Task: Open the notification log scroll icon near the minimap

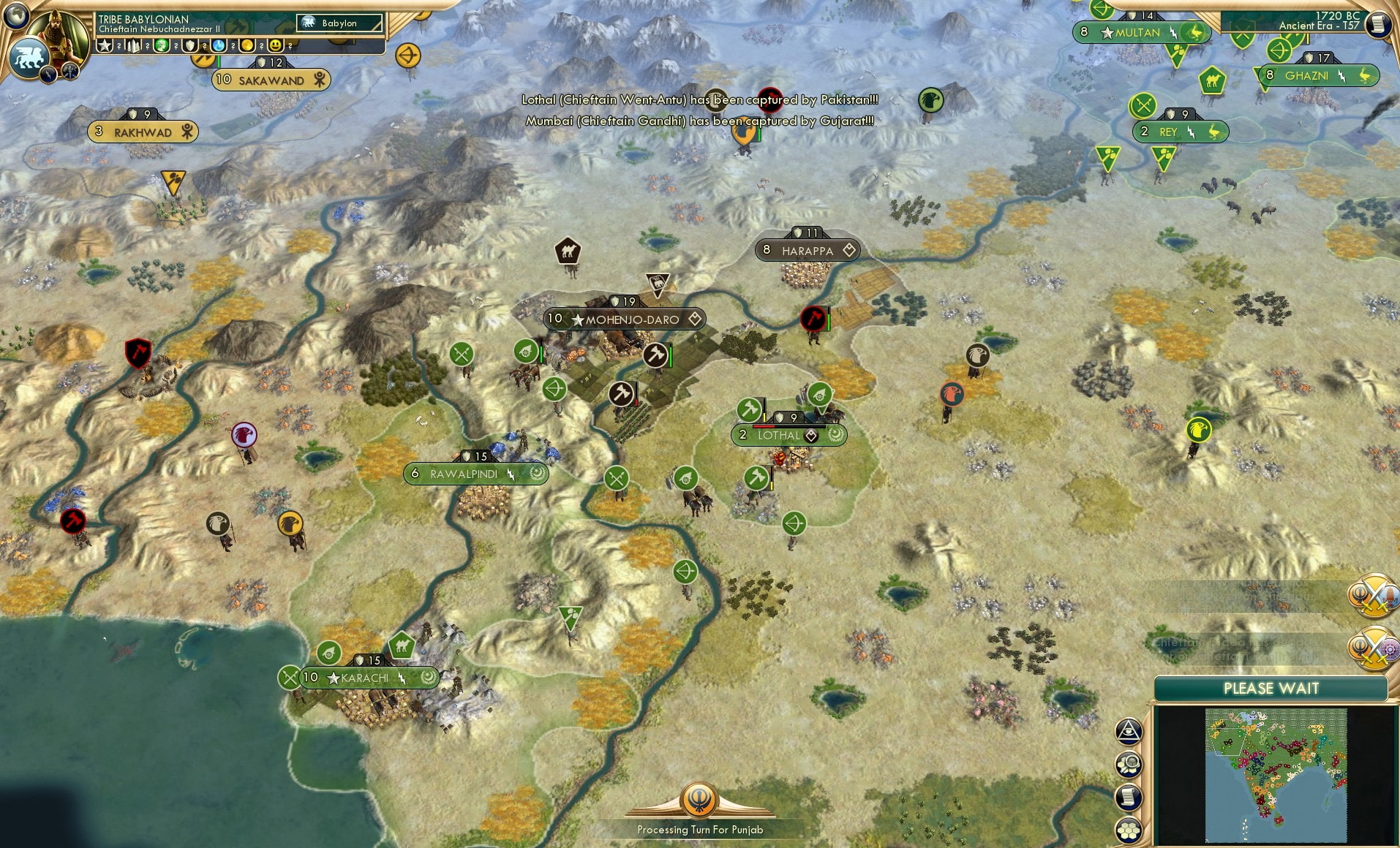Action: (1129, 797)
